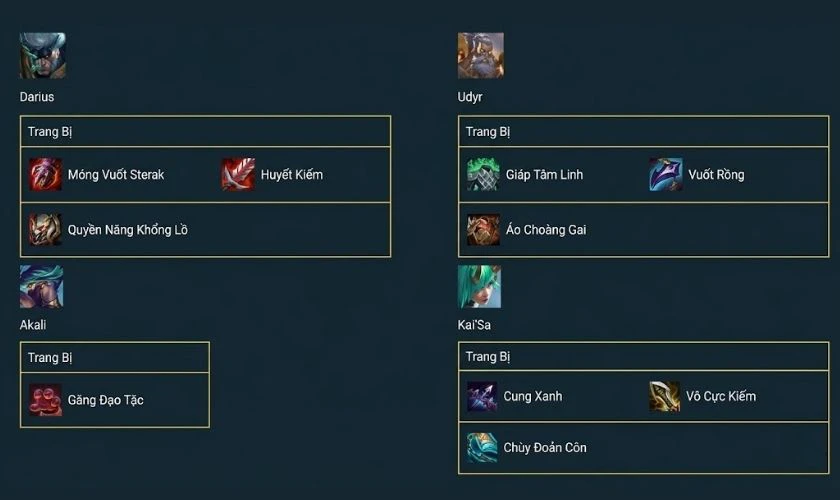Image resolution: width=840 pixels, height=500 pixels.
Task: Choose the Vô Cực Kiếm item icon
Action: click(664, 396)
